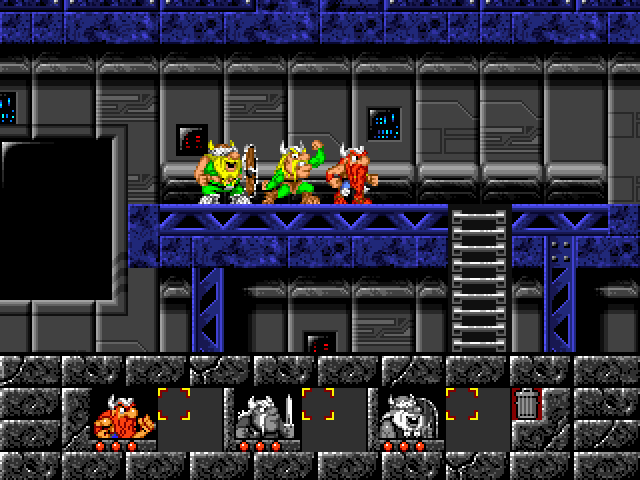Viewport: 640px width, 480px height.
Task: Click the trash can item discard icon
Action: [x=526, y=405]
